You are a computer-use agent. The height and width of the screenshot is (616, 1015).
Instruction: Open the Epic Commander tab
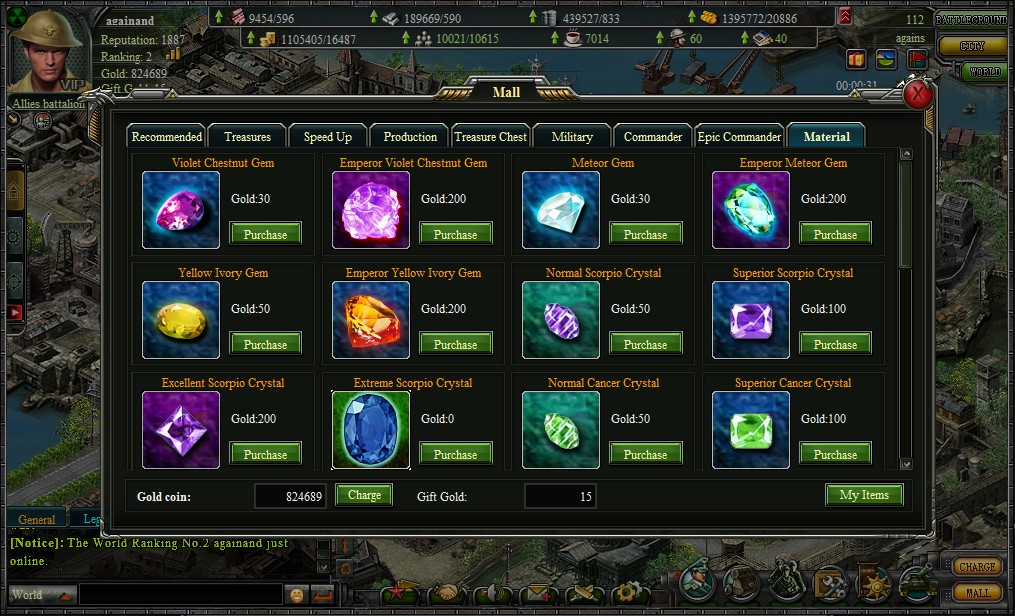pyautogui.click(x=739, y=137)
